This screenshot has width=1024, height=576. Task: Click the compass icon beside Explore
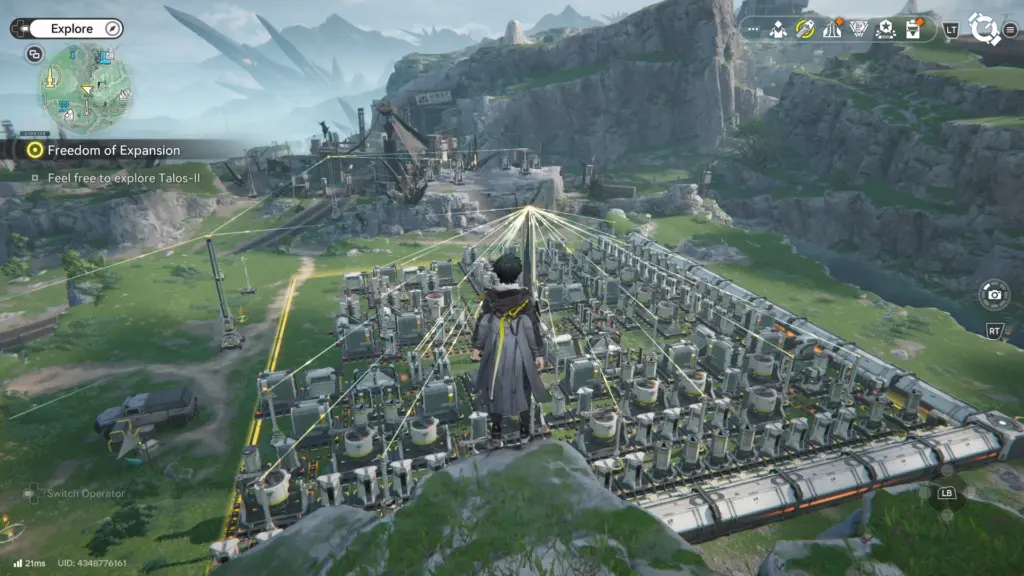coord(112,29)
